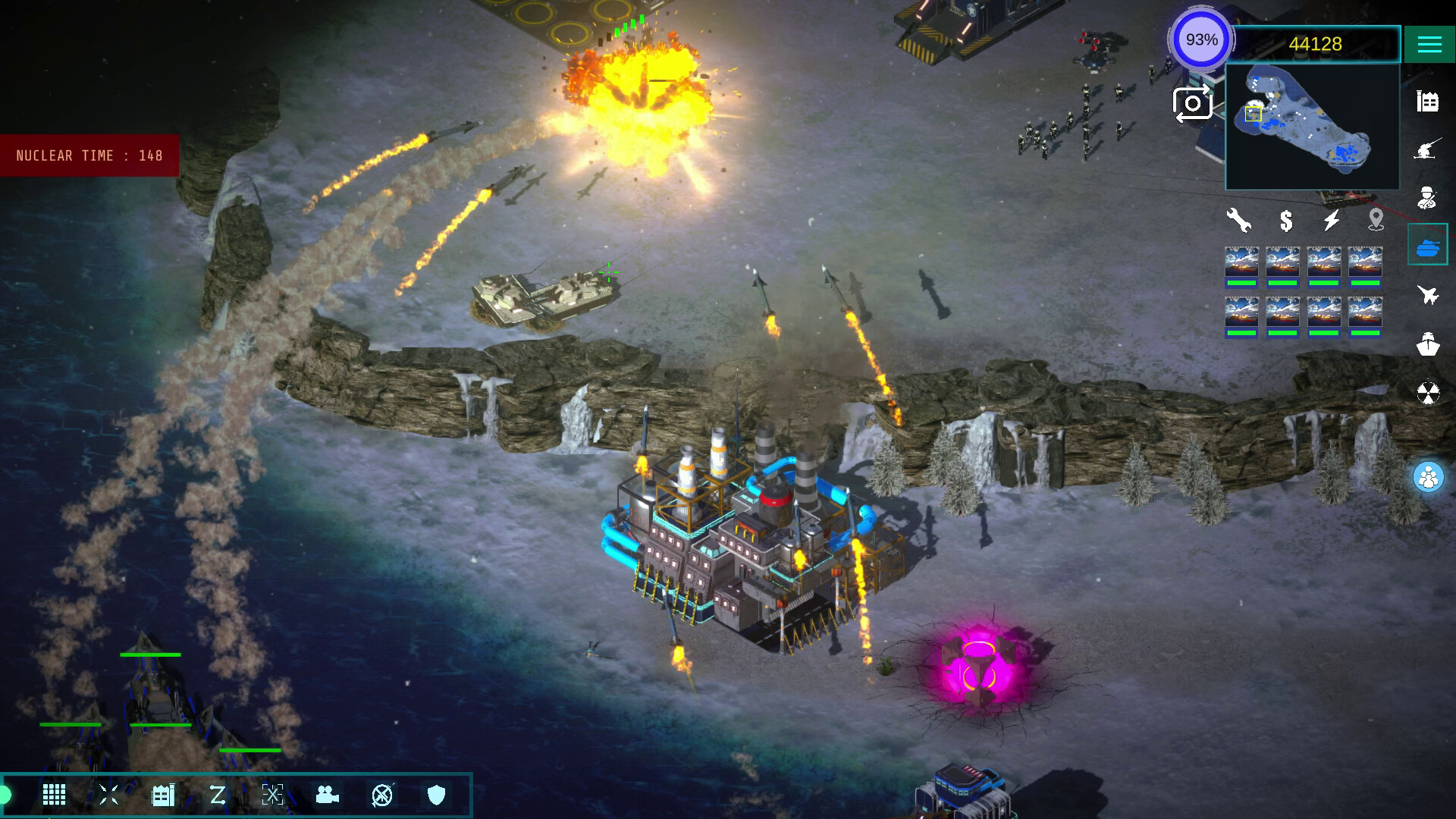Rotate the camera with the camera icon
This screenshot has width=1456, height=819.
coord(1192,104)
